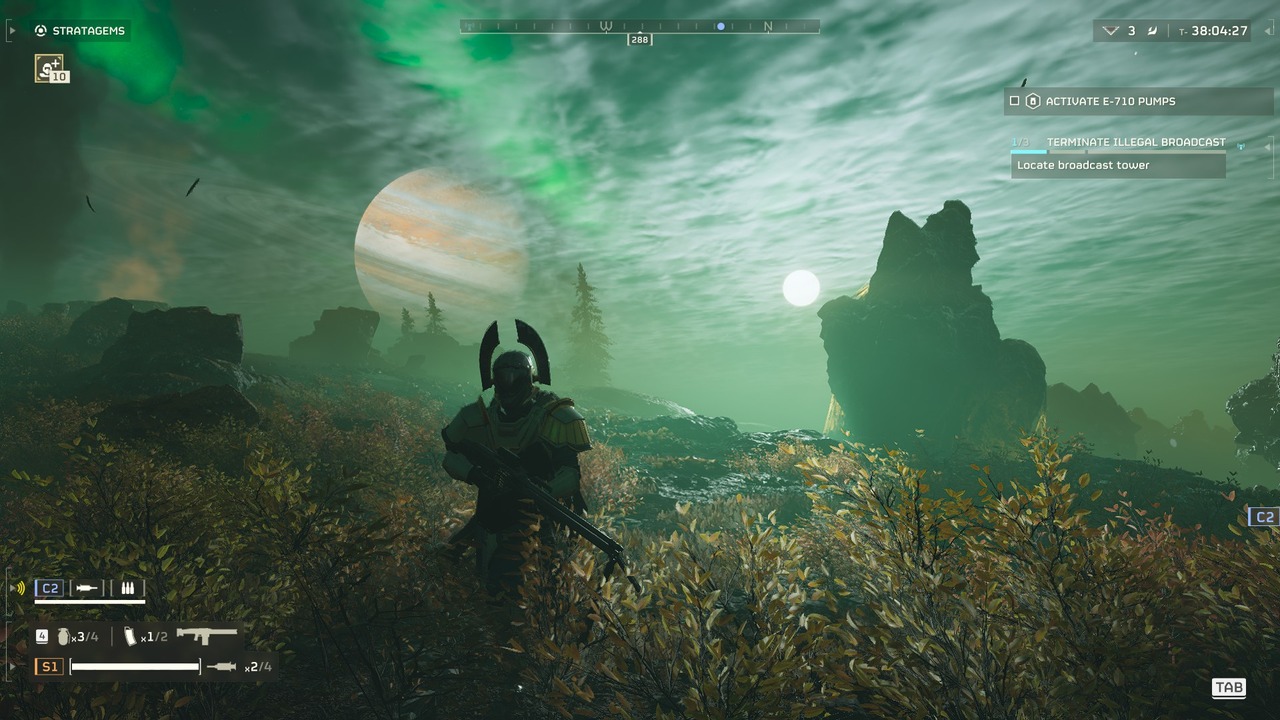
Task: Select the grenade icon in weapon panel
Action: pos(64,636)
